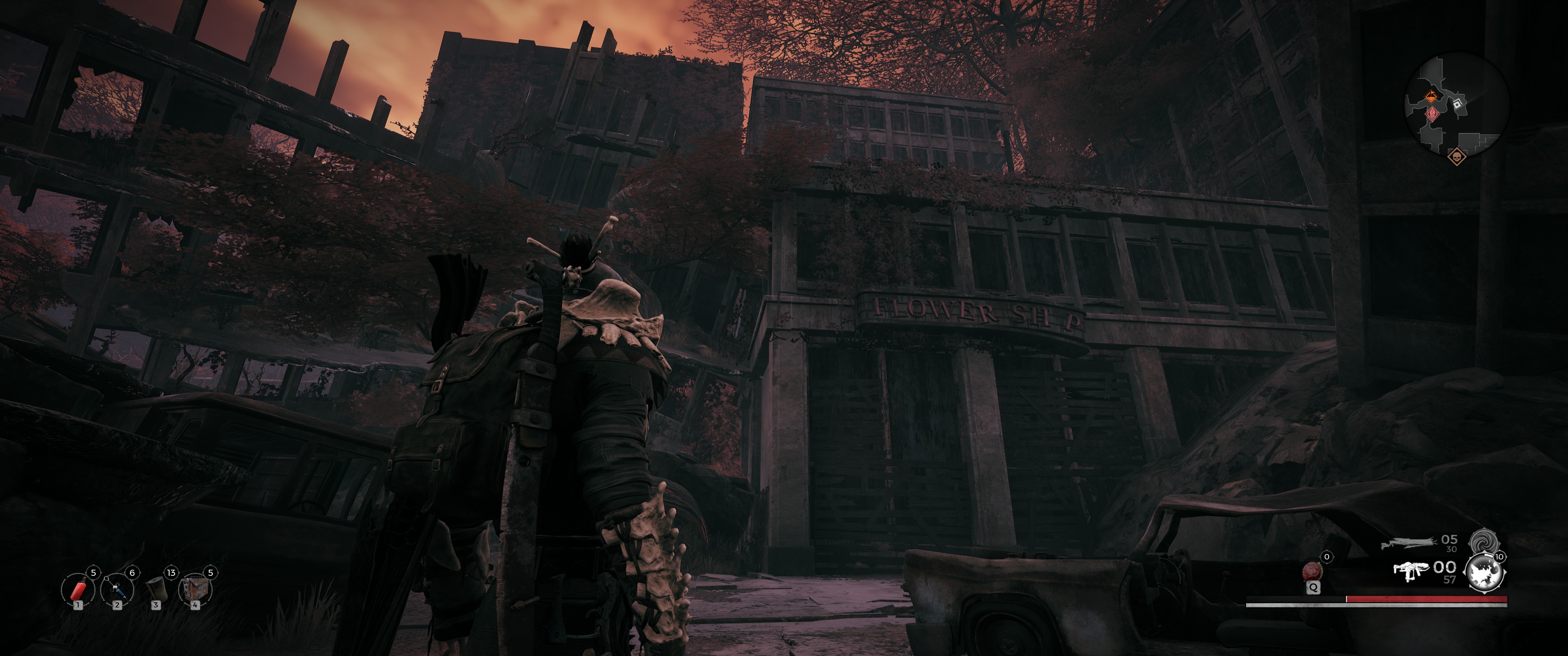The height and width of the screenshot is (656, 1568).
Task: Select the submachine gun weapon icon
Action: click(x=1411, y=570)
